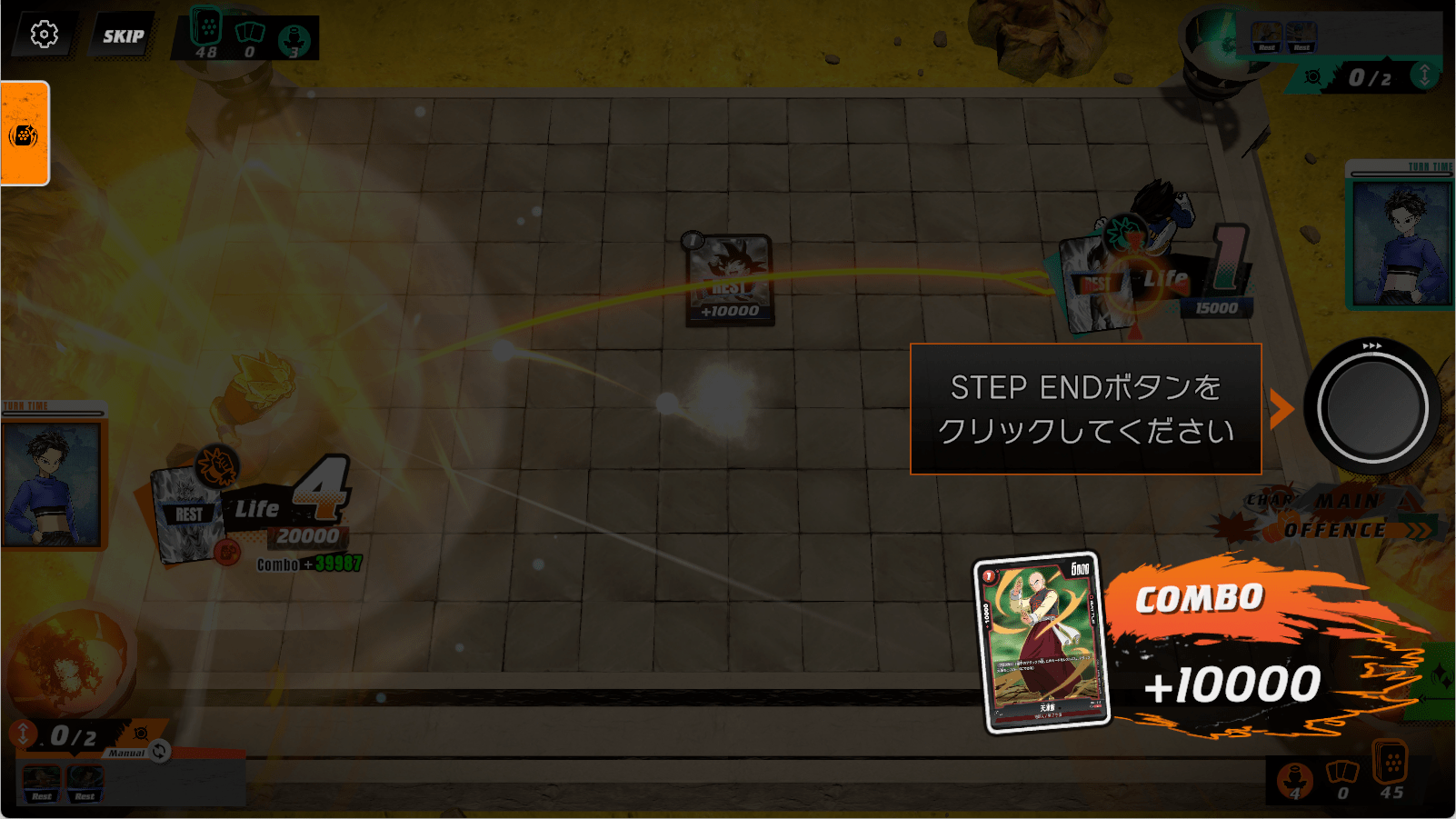Click the SKIP button

pyautogui.click(x=123, y=36)
